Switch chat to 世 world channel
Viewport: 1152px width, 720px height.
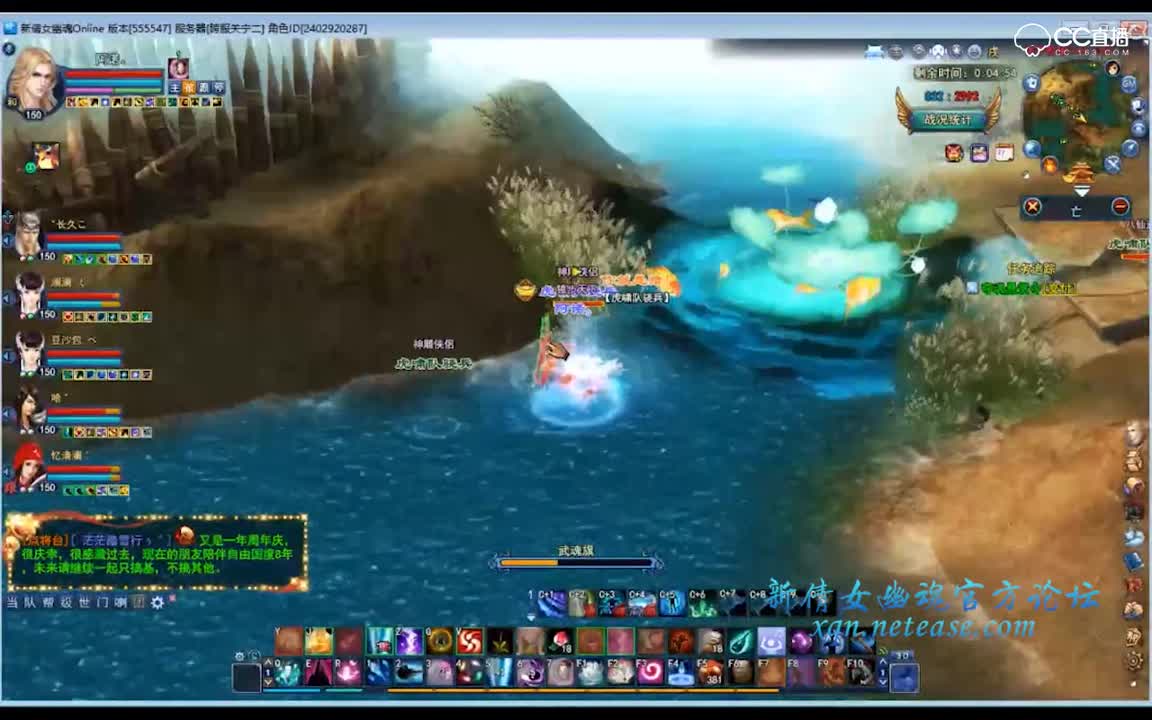coord(84,602)
